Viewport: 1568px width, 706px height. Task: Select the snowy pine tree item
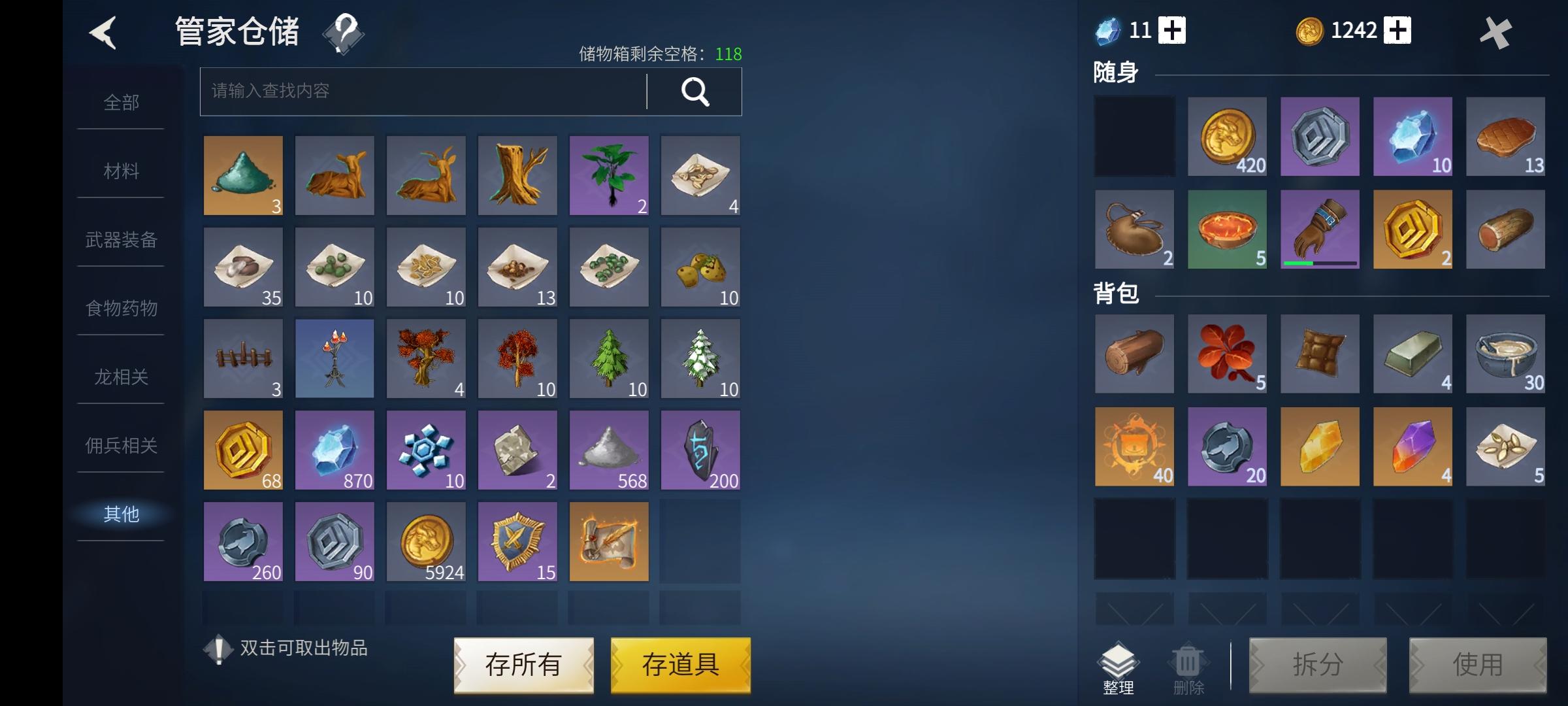point(700,358)
